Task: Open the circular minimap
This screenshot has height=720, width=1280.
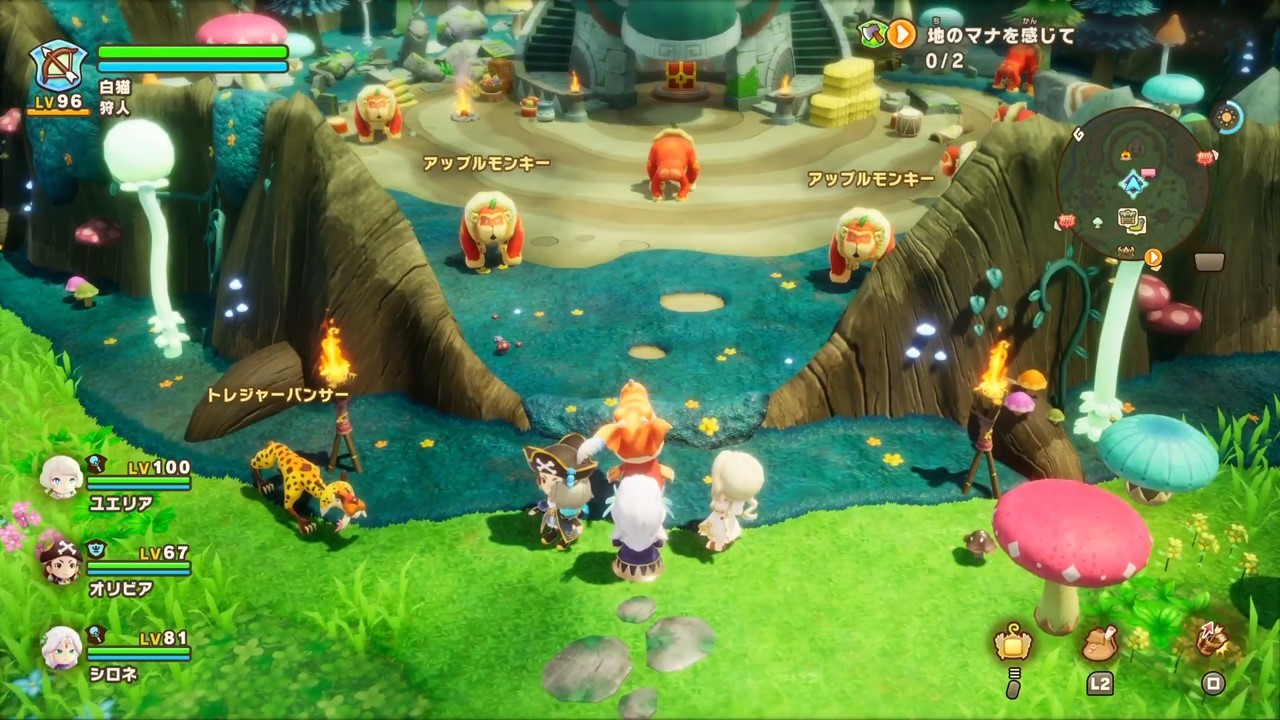Action: click(x=1133, y=183)
